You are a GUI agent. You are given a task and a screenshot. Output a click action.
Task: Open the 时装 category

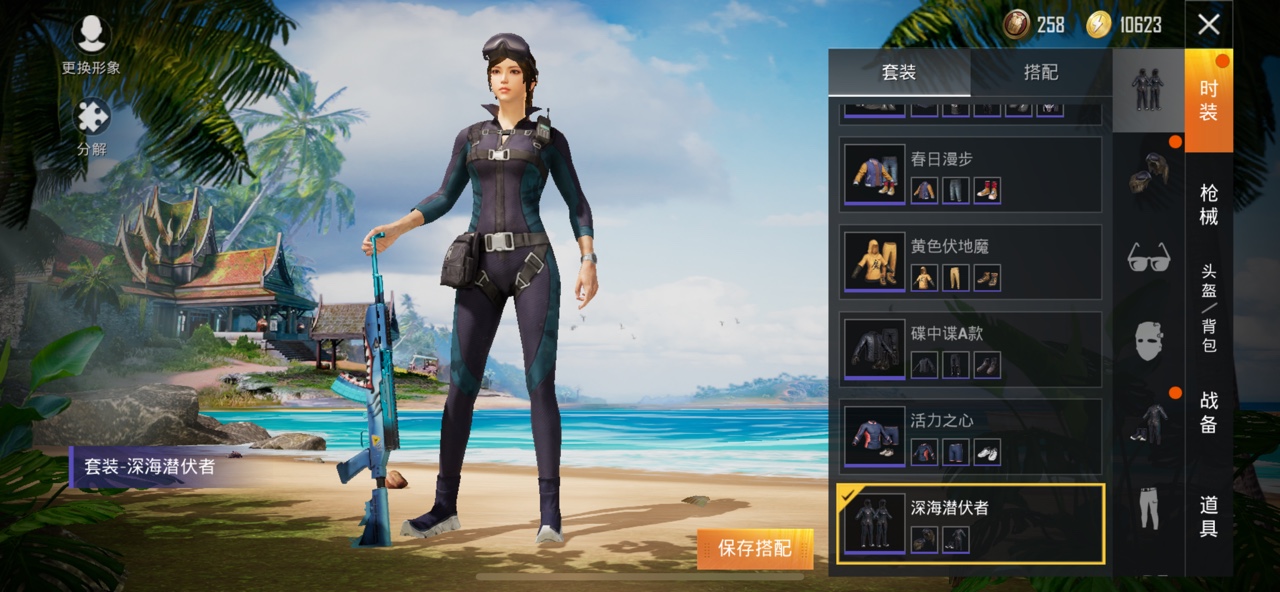1208,100
